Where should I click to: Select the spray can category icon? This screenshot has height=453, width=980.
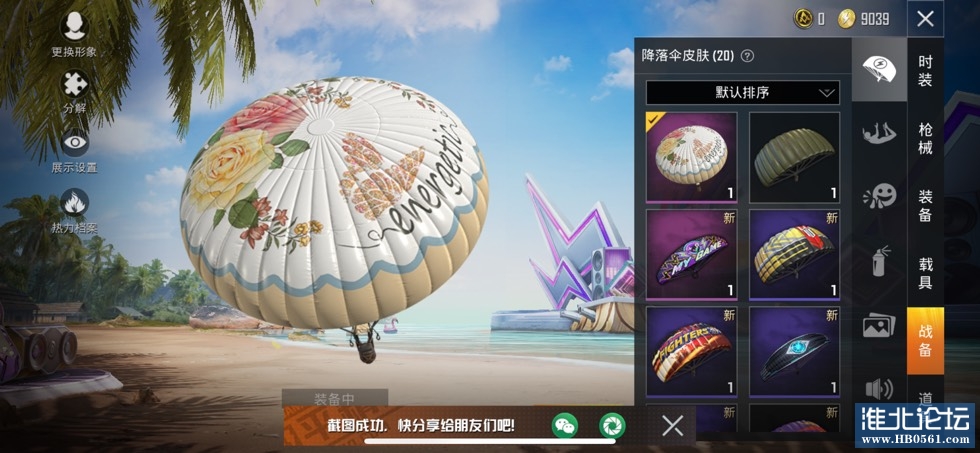point(879,262)
